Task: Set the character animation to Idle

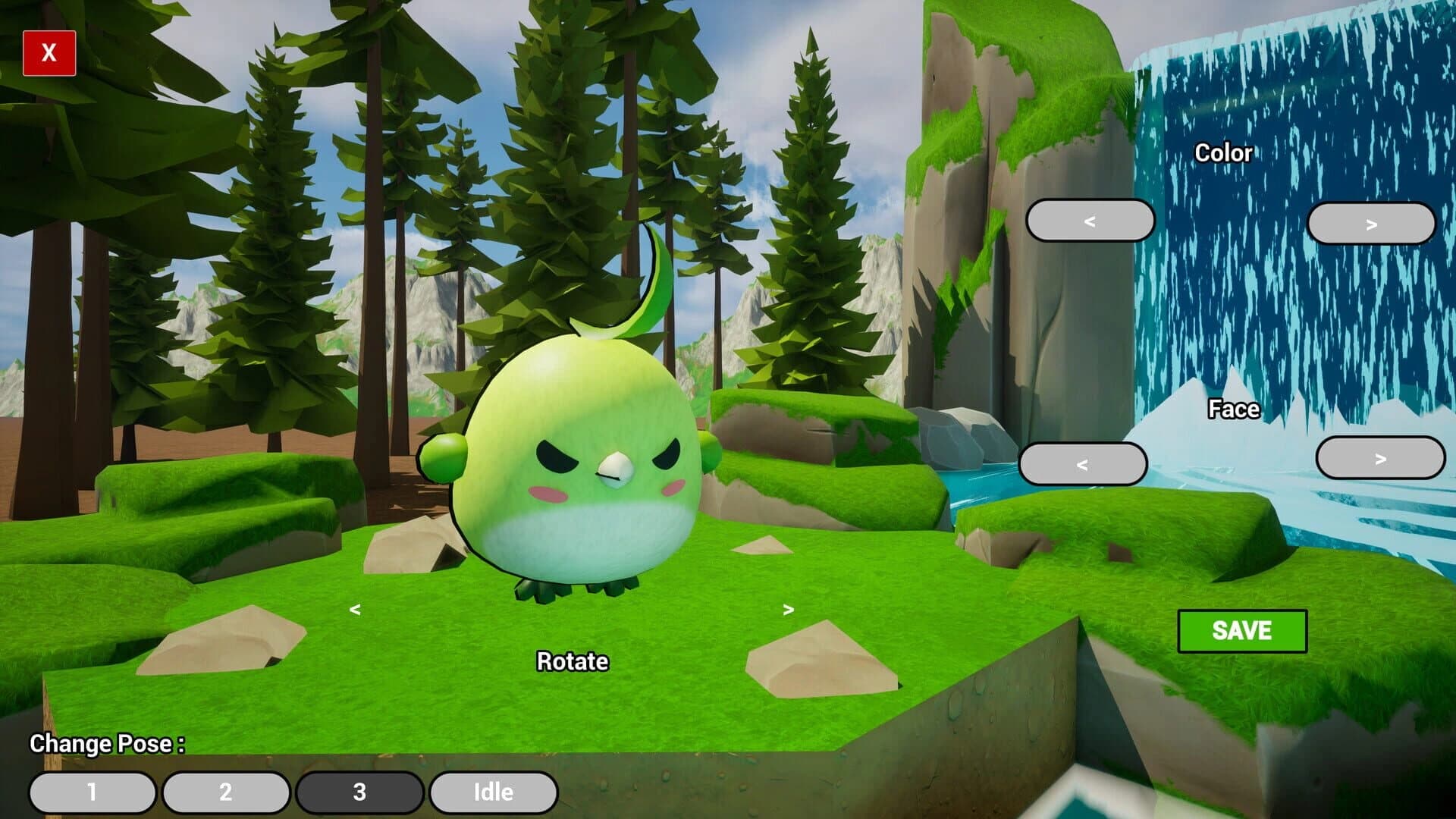Action: 493,792
